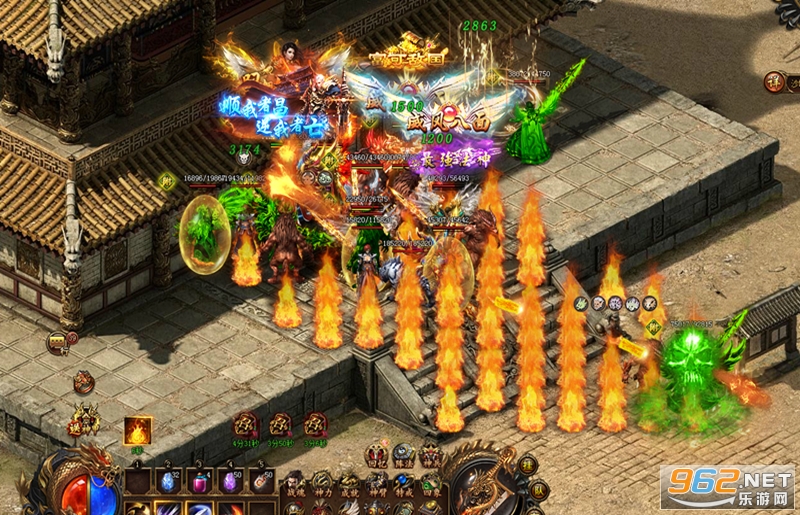800x515 pixels.
Task: Use the pink potion in hotbar slot 3
Action: click(x=200, y=481)
